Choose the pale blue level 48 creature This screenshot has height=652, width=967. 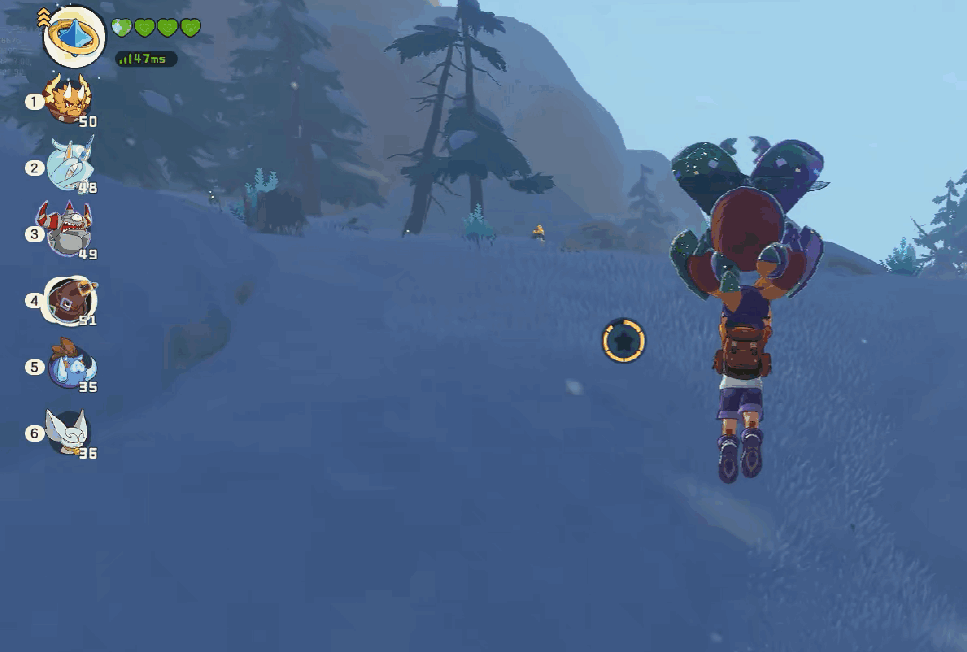coord(70,166)
